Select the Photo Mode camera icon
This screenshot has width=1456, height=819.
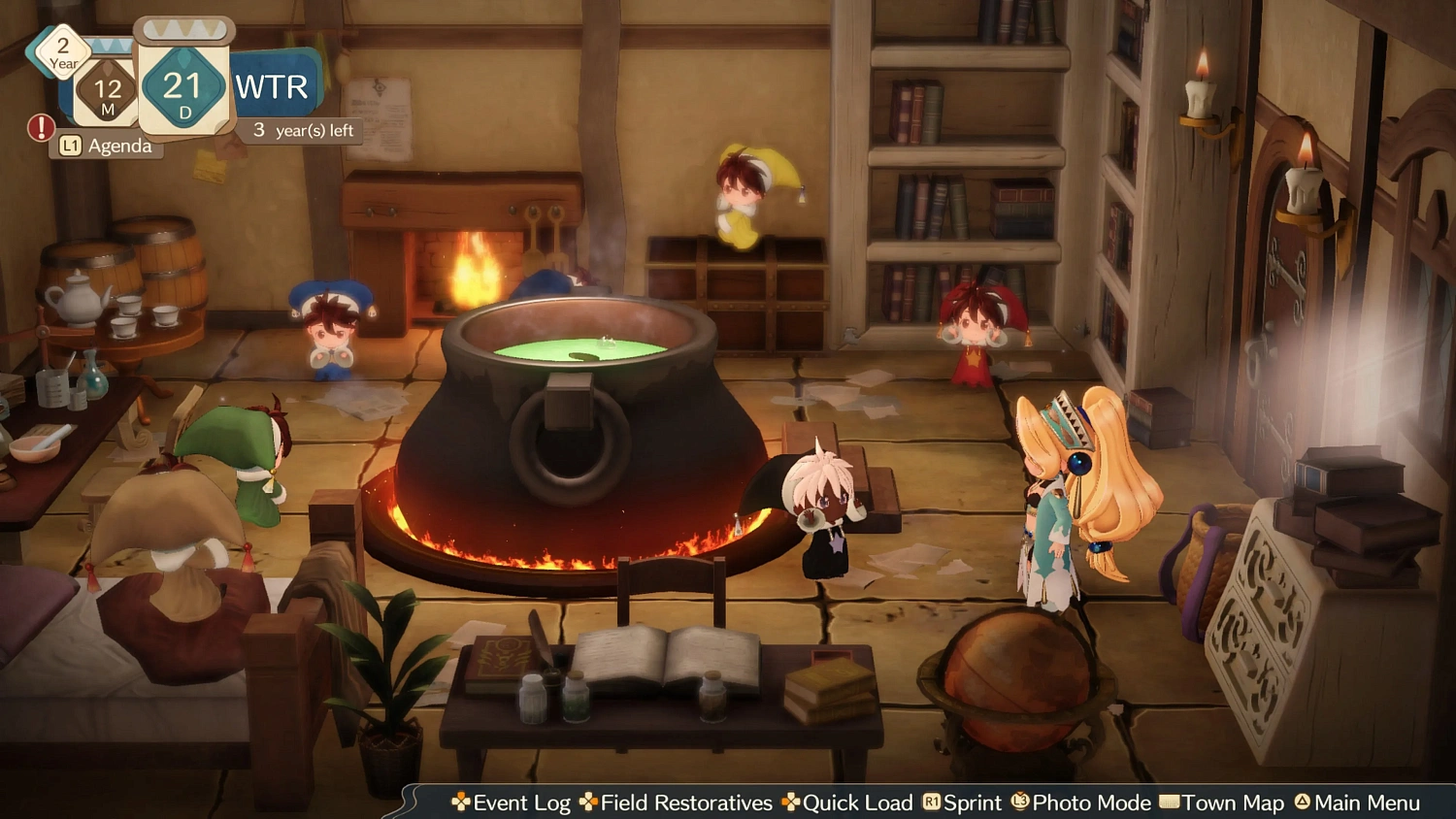1018,803
